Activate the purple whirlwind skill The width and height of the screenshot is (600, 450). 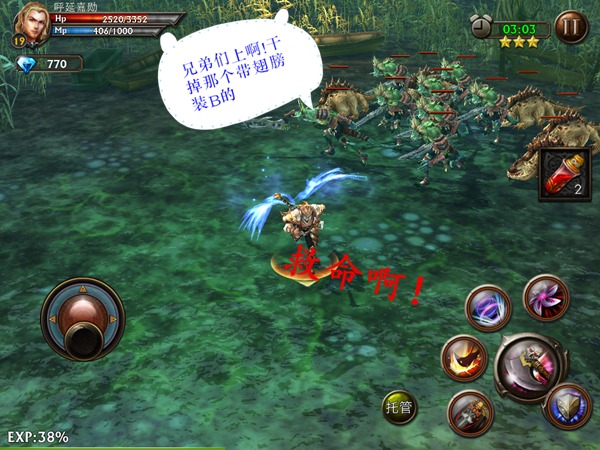pyautogui.click(x=489, y=308)
